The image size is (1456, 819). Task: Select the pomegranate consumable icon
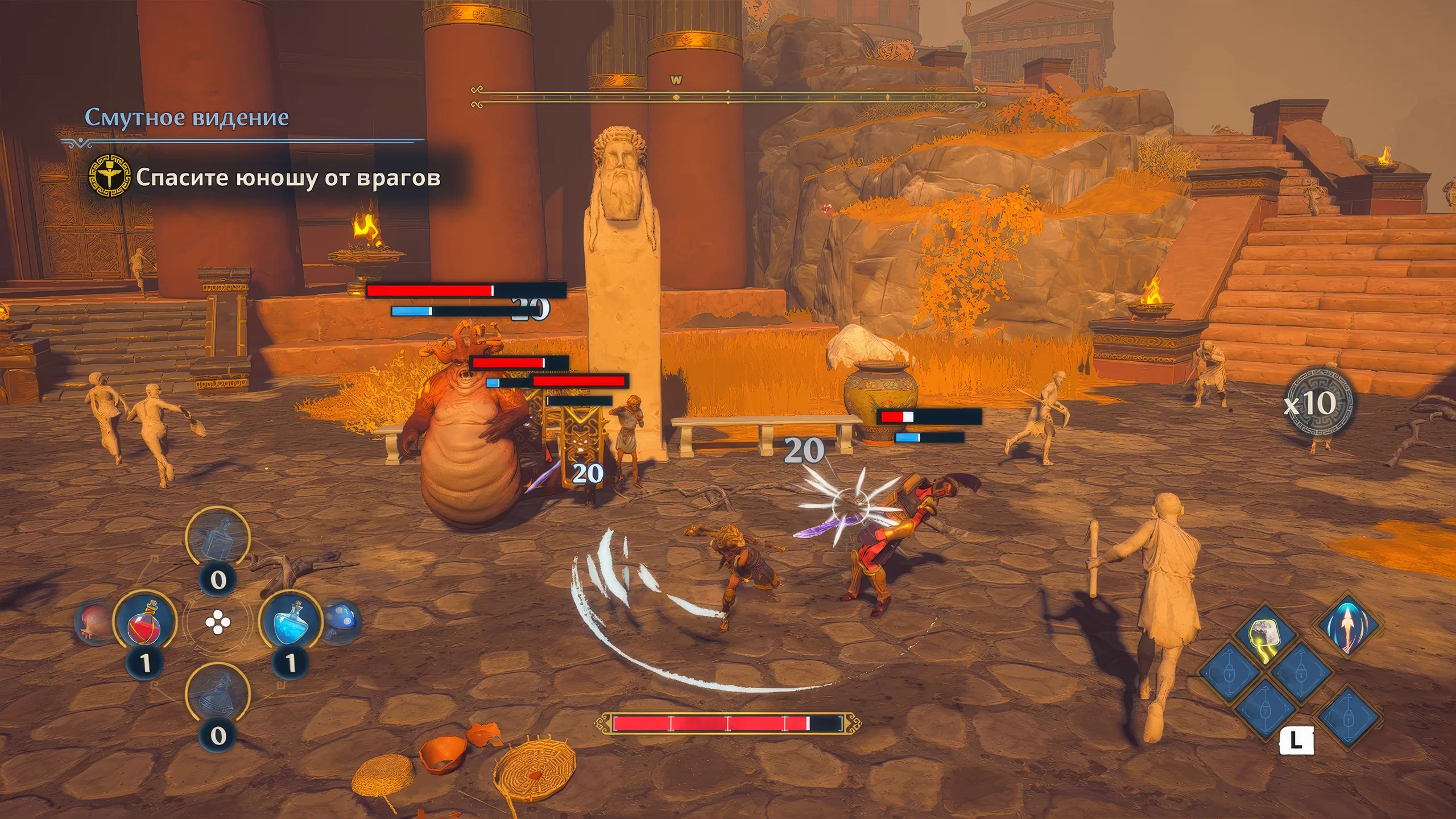[x=94, y=624]
